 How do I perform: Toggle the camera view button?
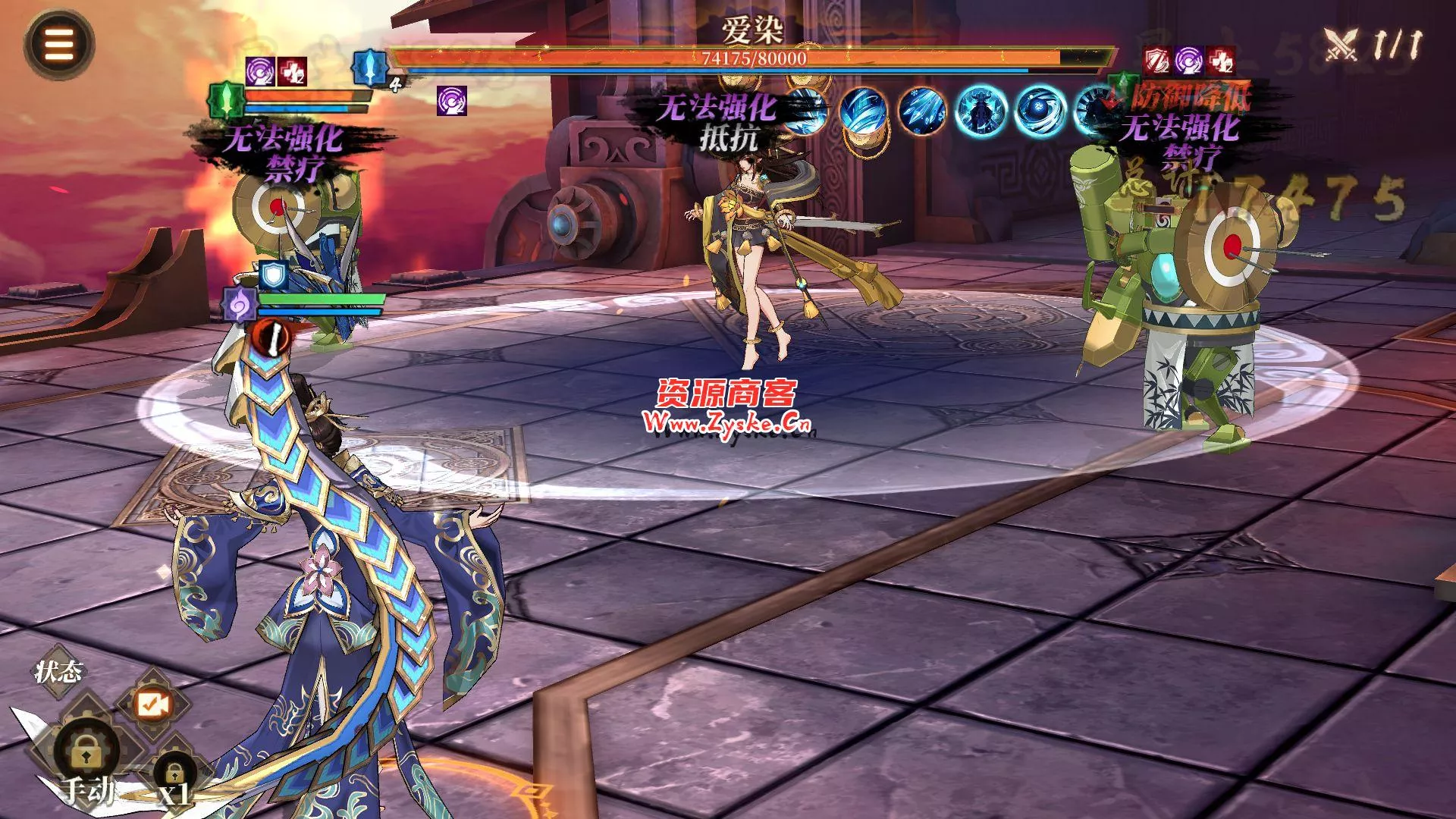[x=152, y=705]
